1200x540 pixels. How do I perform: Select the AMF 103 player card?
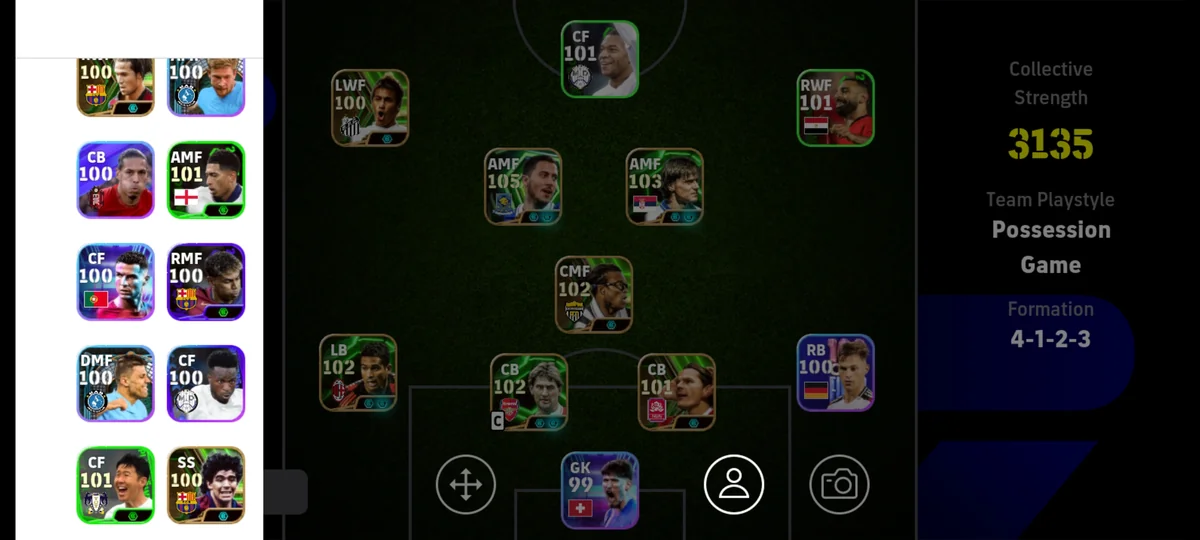[665, 187]
